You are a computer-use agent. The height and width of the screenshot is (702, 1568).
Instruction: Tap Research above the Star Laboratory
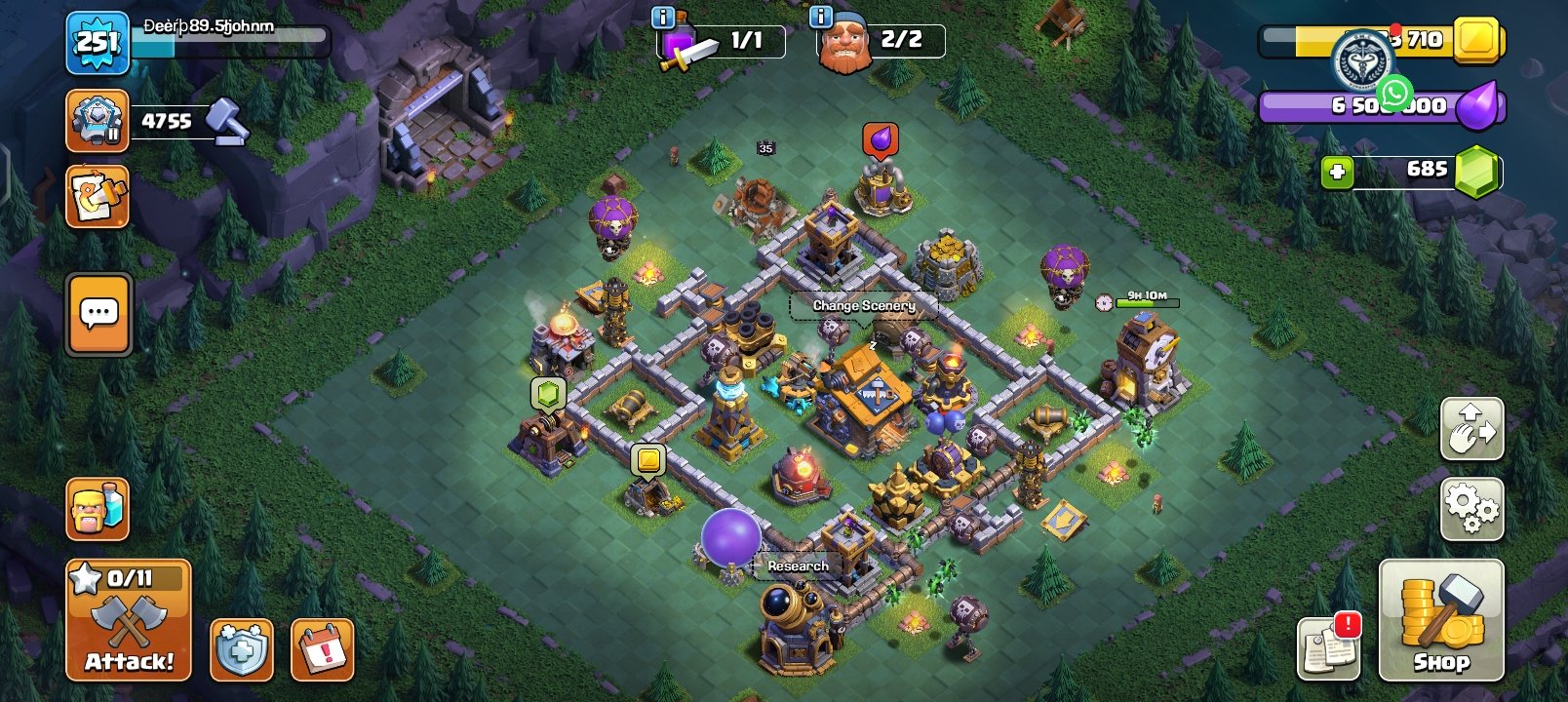[797, 565]
